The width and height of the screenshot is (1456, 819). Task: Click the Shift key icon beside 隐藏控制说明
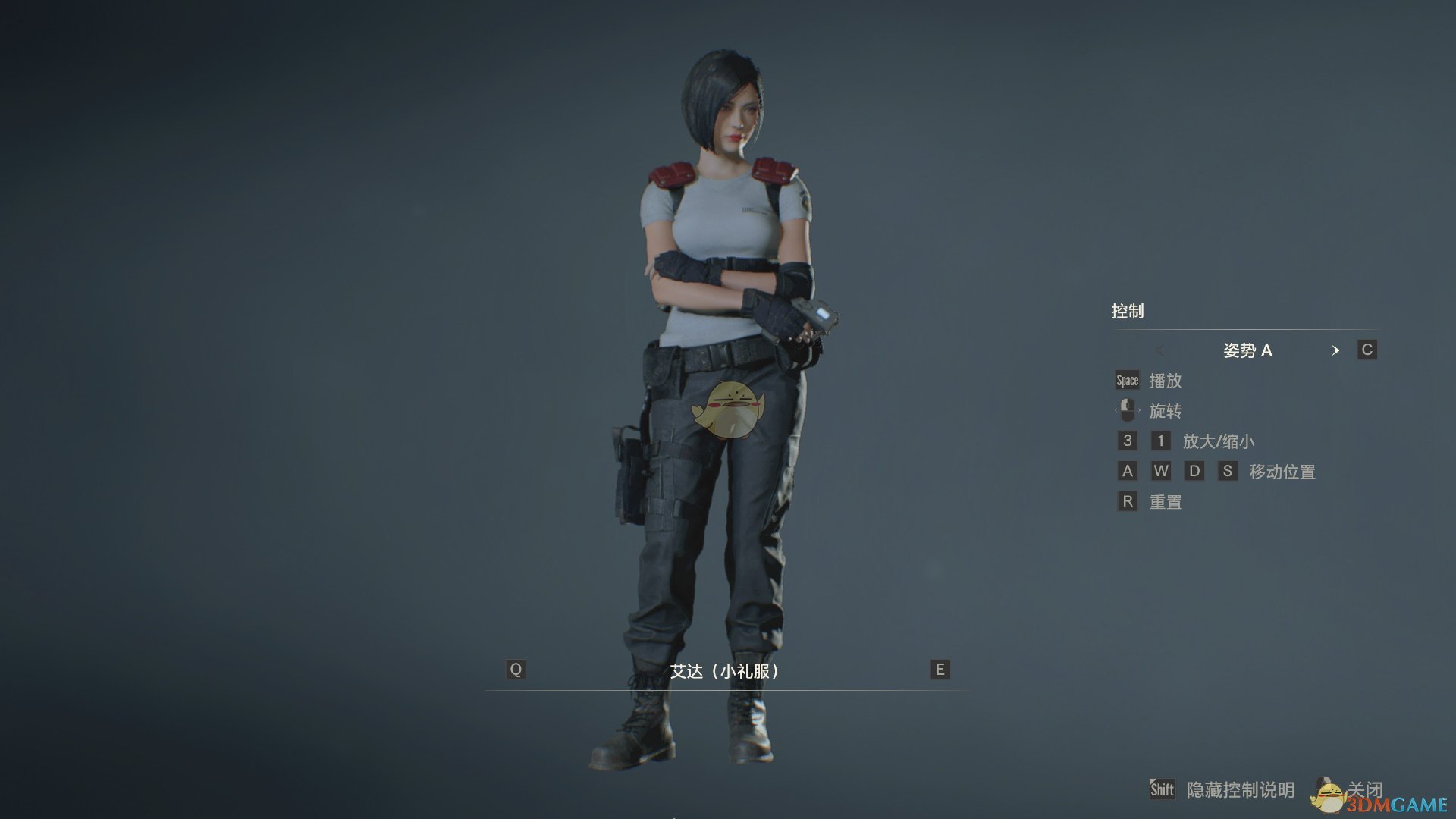pos(1163,789)
